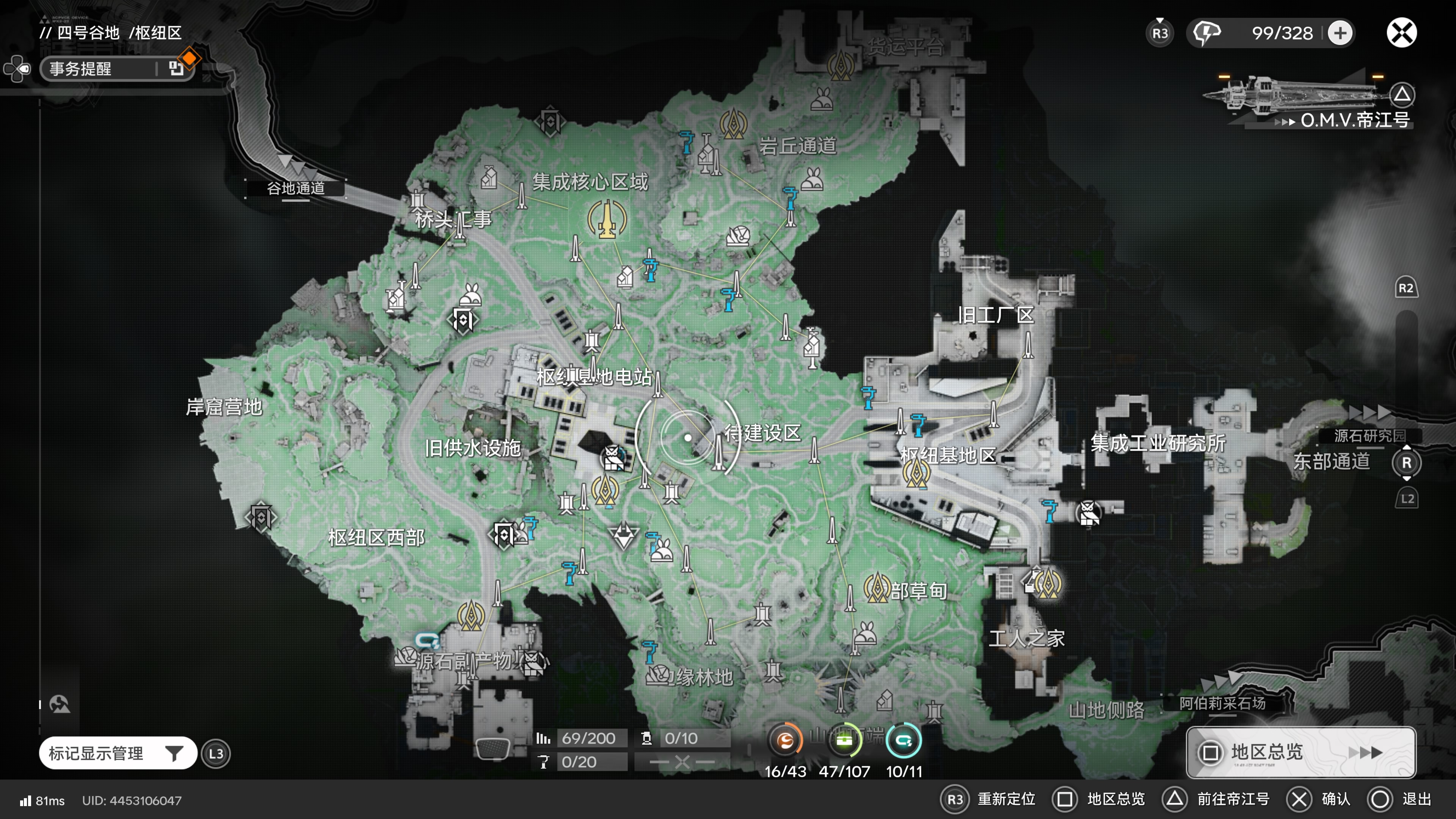Viewport: 1456px width, 819px height.
Task: Select the gold teleport marker near 源石副产物
Action: [470, 615]
